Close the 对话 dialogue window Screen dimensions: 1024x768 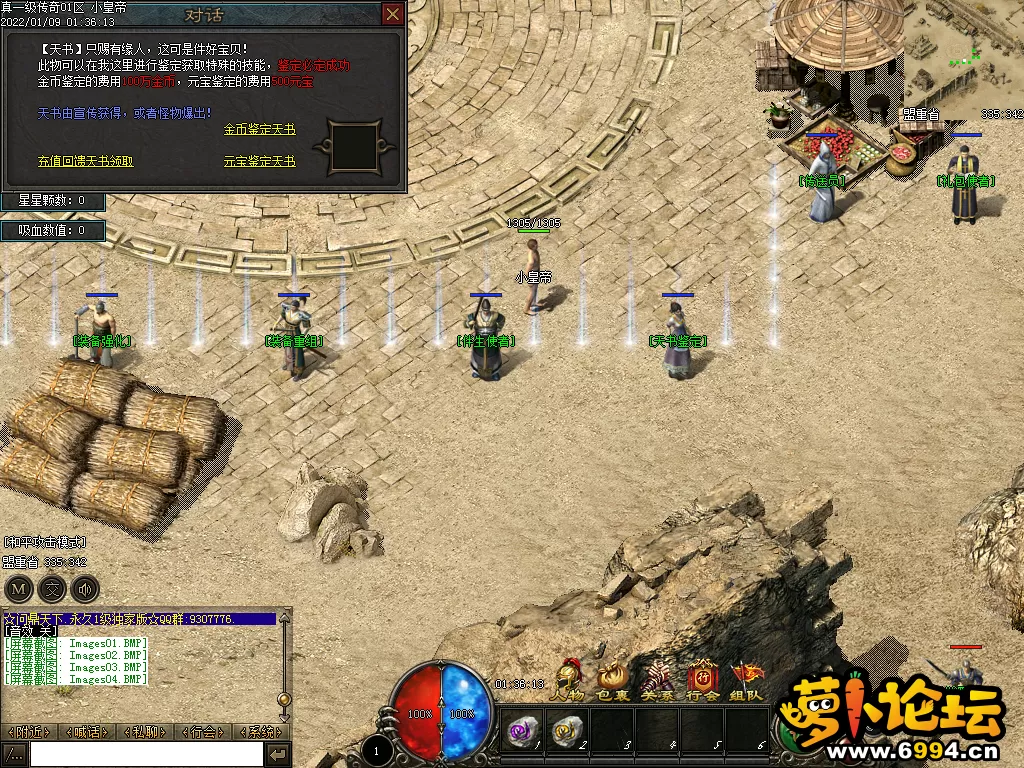pos(393,14)
